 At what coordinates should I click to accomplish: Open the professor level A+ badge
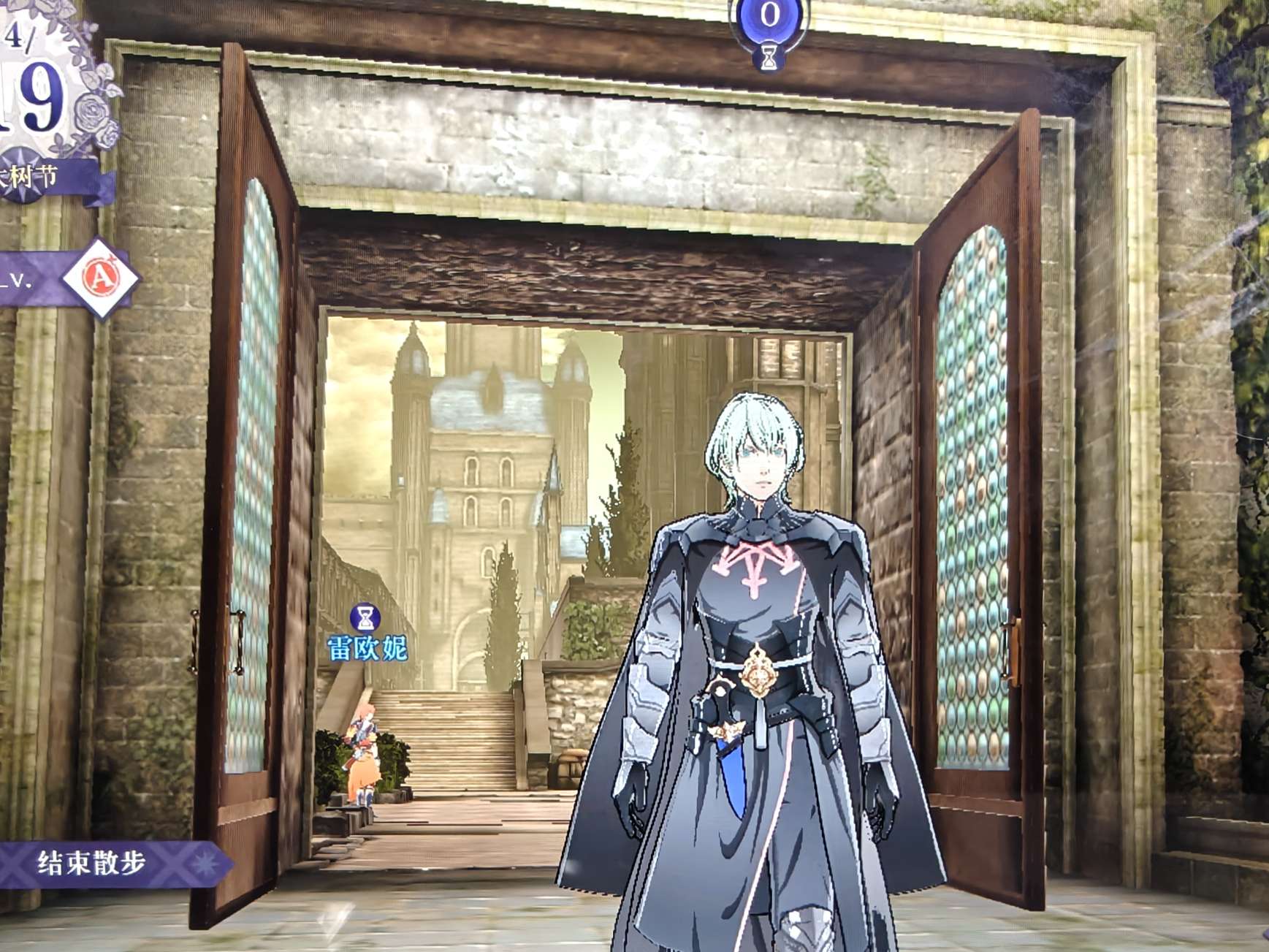pyautogui.click(x=101, y=278)
